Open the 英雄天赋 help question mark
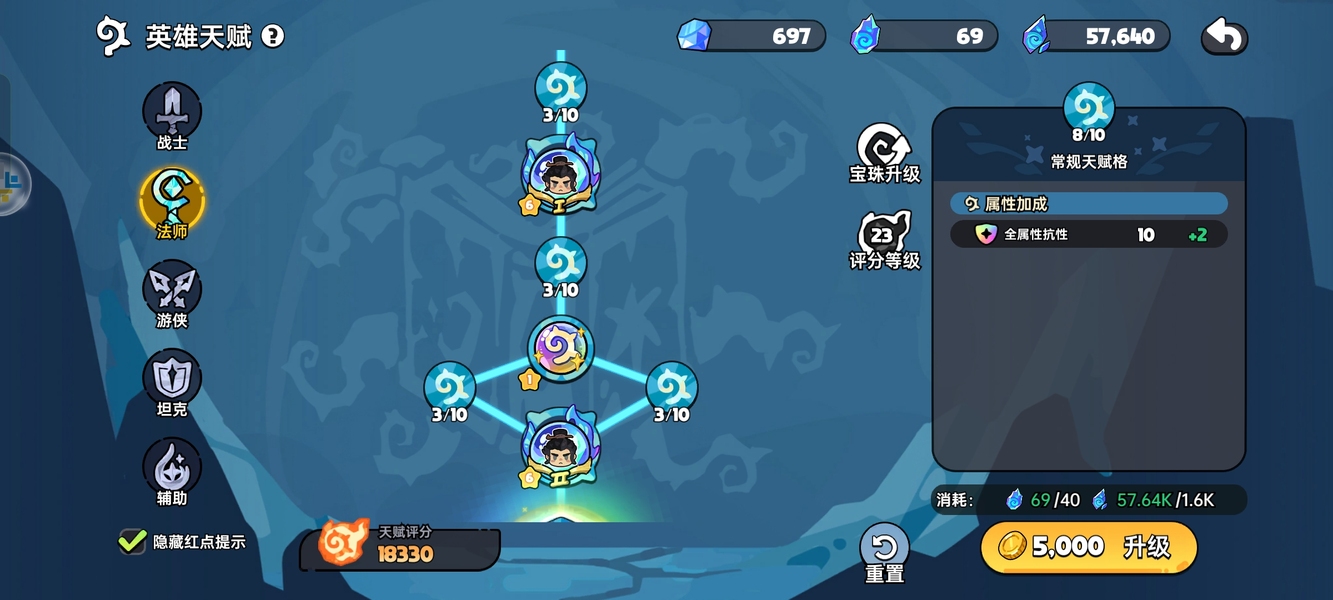This screenshot has width=1333, height=600. click(x=273, y=37)
